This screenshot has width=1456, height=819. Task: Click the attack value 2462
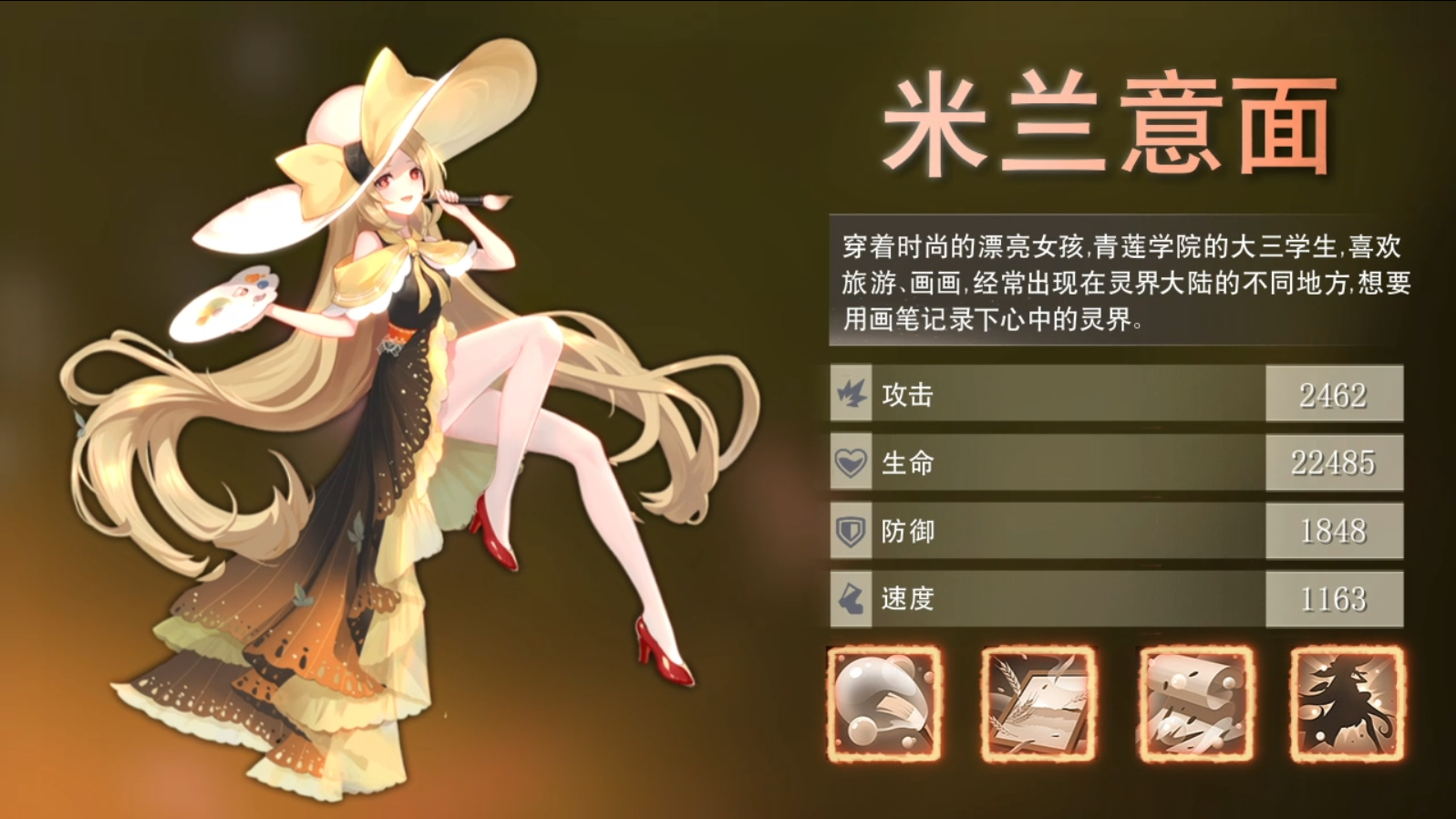[x=1334, y=395]
